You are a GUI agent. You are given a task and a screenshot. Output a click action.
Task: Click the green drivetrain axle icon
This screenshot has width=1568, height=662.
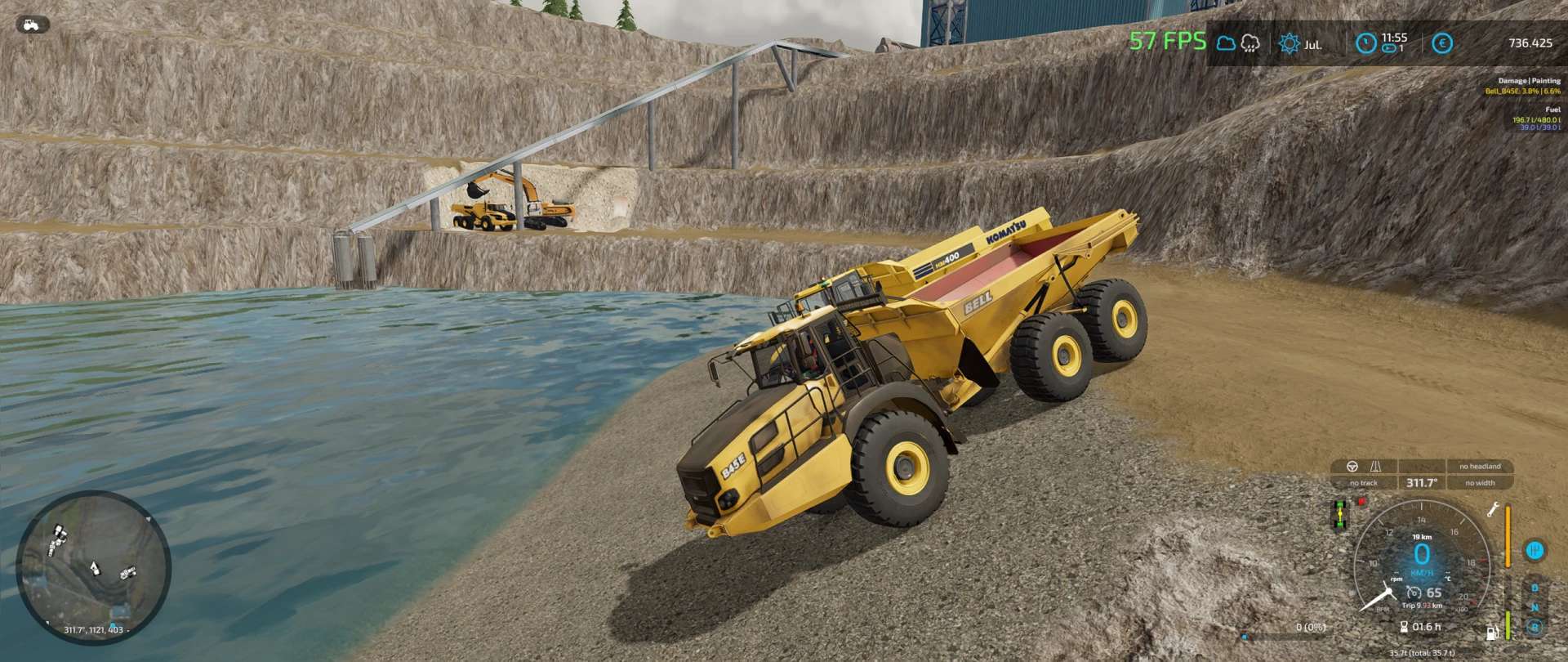1339,515
